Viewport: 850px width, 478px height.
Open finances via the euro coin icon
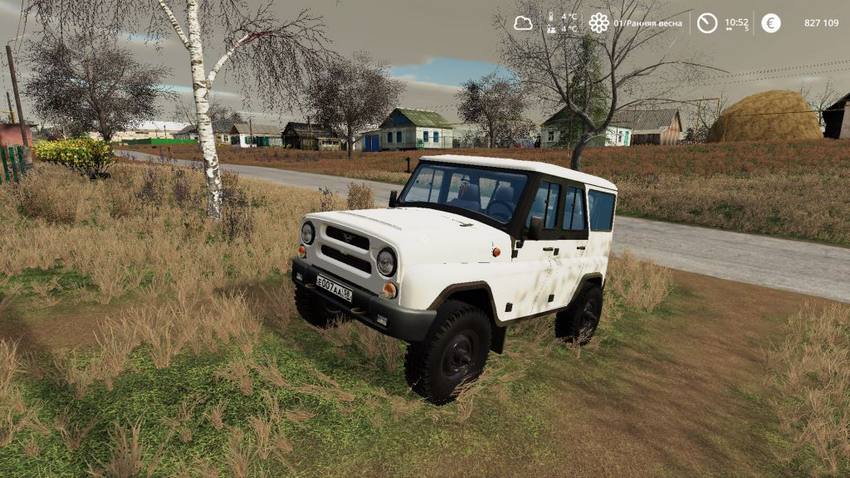(771, 23)
